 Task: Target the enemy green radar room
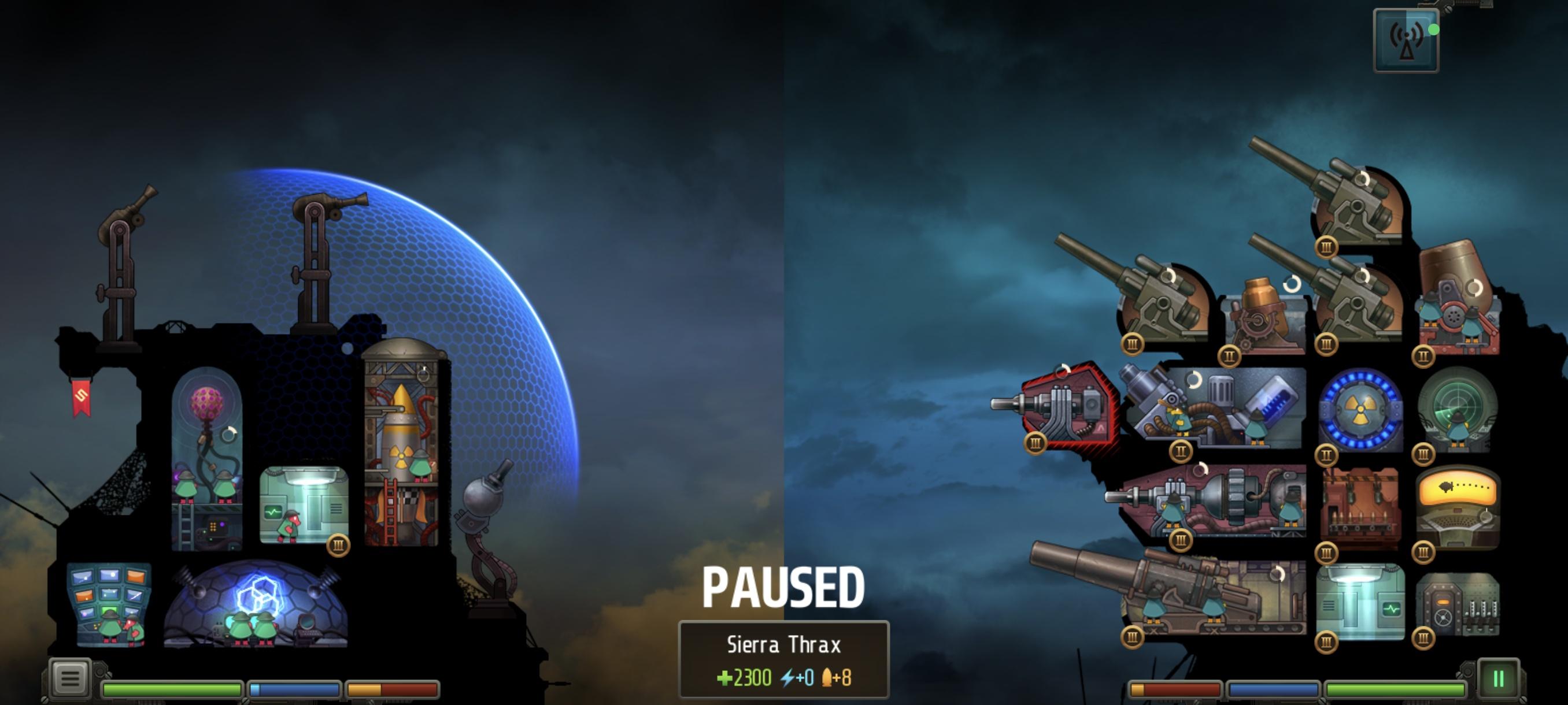point(1456,409)
